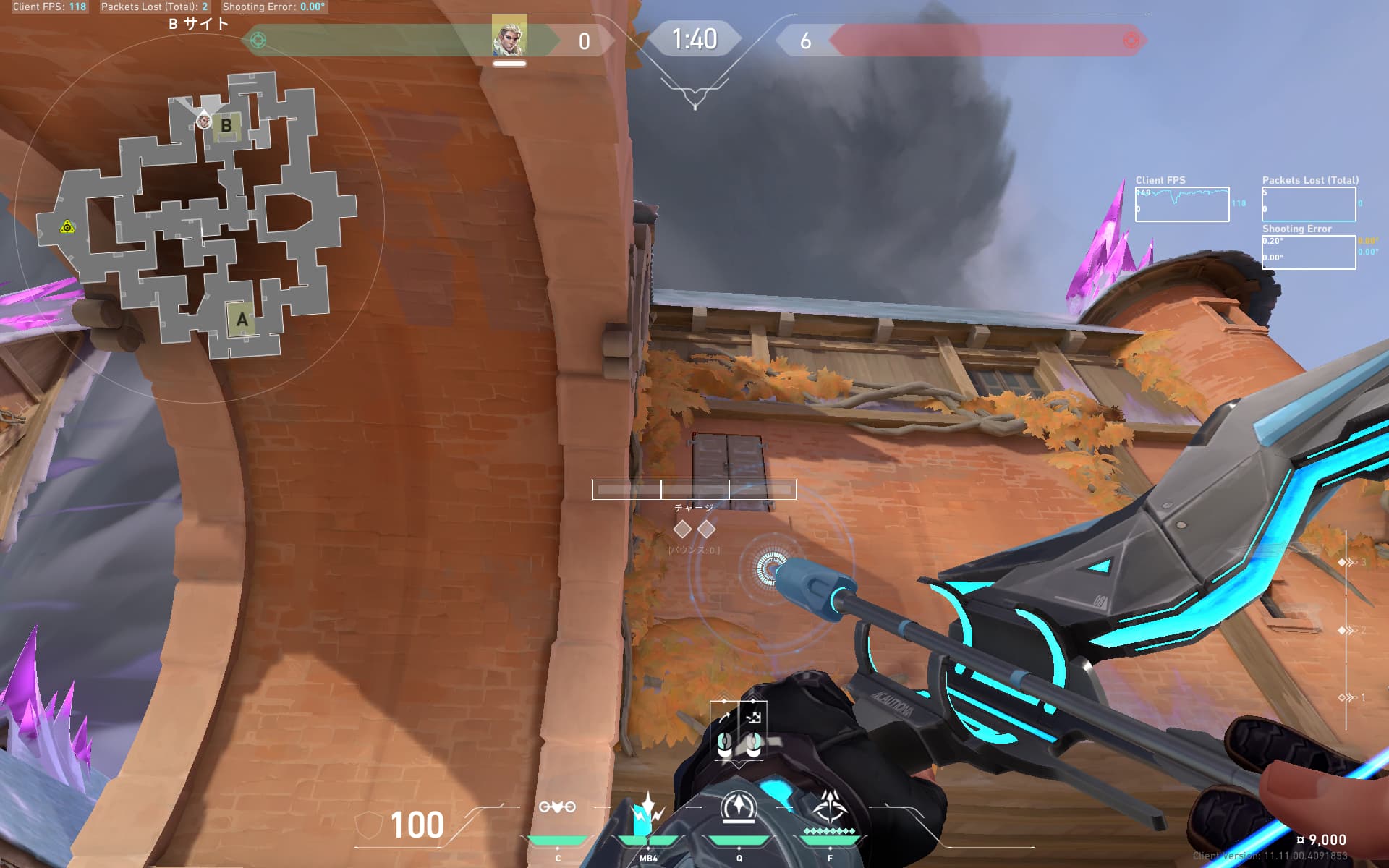The height and width of the screenshot is (868, 1389).
Task: Click the player position marker on minimap
Action: [x=204, y=121]
